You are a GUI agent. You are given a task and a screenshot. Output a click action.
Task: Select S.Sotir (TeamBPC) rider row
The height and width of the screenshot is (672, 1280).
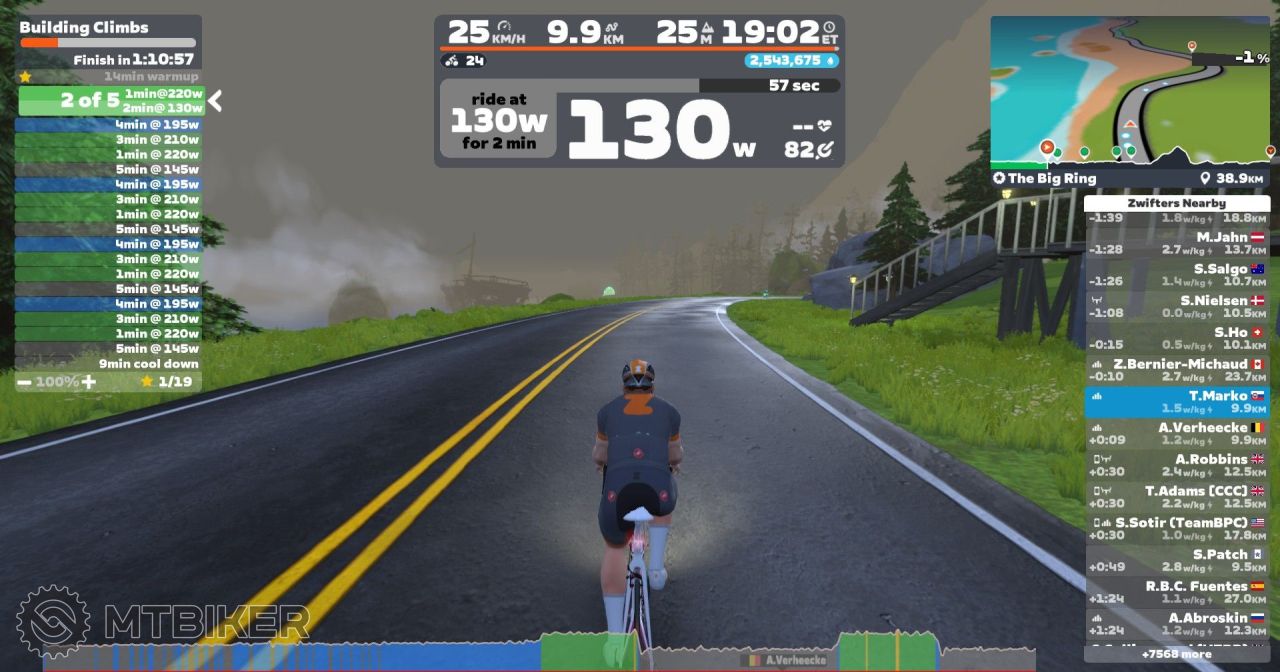tap(1177, 528)
